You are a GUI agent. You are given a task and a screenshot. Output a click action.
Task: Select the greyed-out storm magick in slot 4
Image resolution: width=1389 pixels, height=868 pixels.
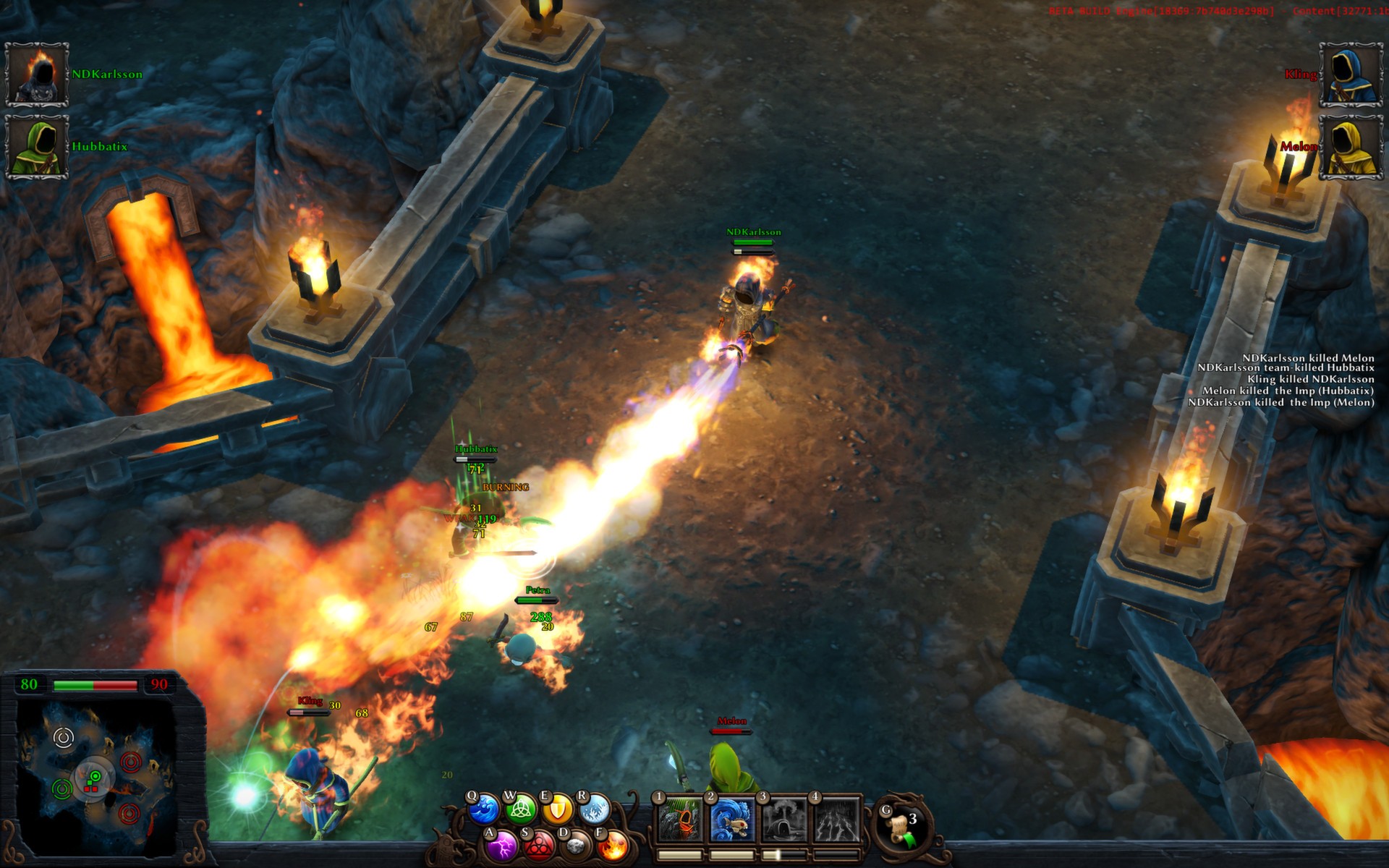[837, 821]
